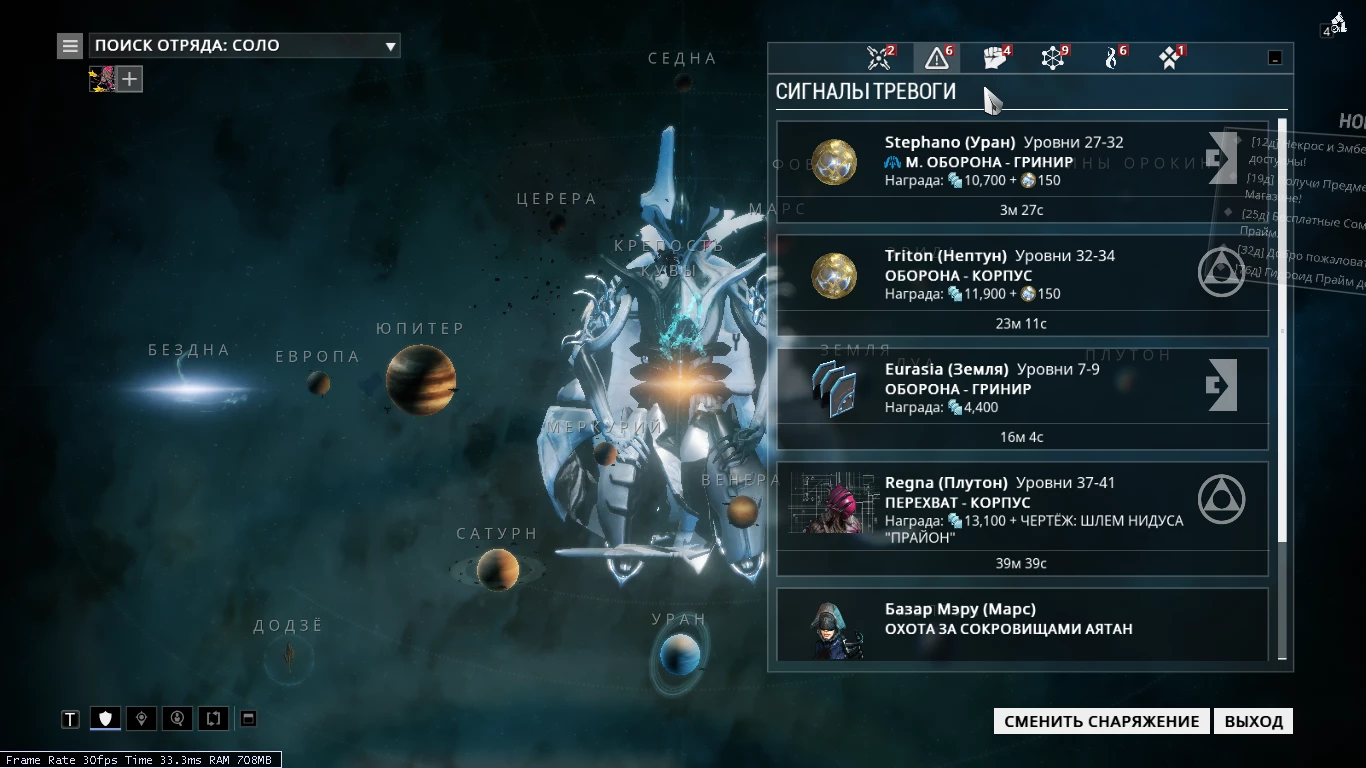Exit the star chart with Выход
The height and width of the screenshot is (768, 1366).
[x=1253, y=721]
